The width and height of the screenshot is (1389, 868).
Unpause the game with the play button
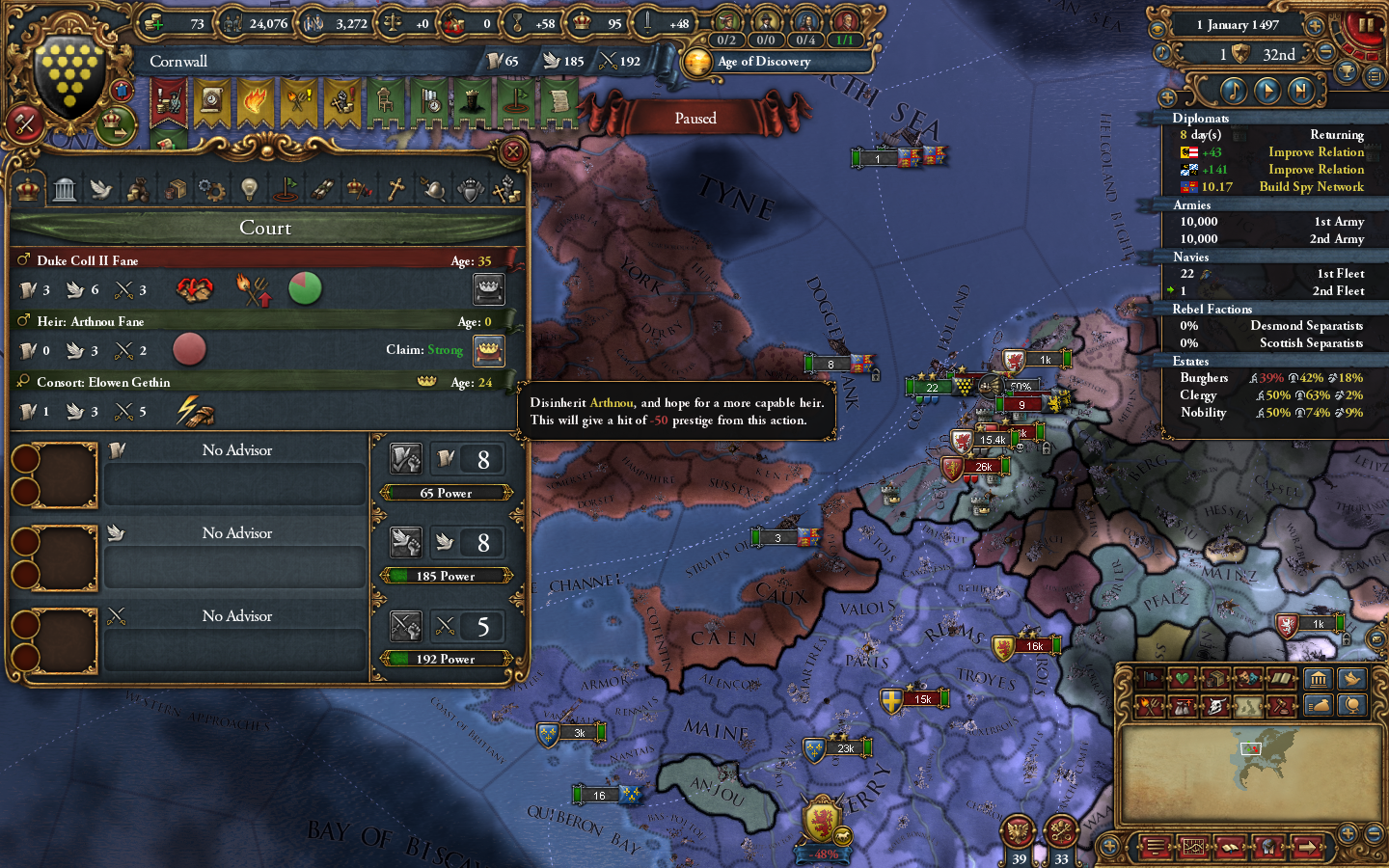point(1268,92)
